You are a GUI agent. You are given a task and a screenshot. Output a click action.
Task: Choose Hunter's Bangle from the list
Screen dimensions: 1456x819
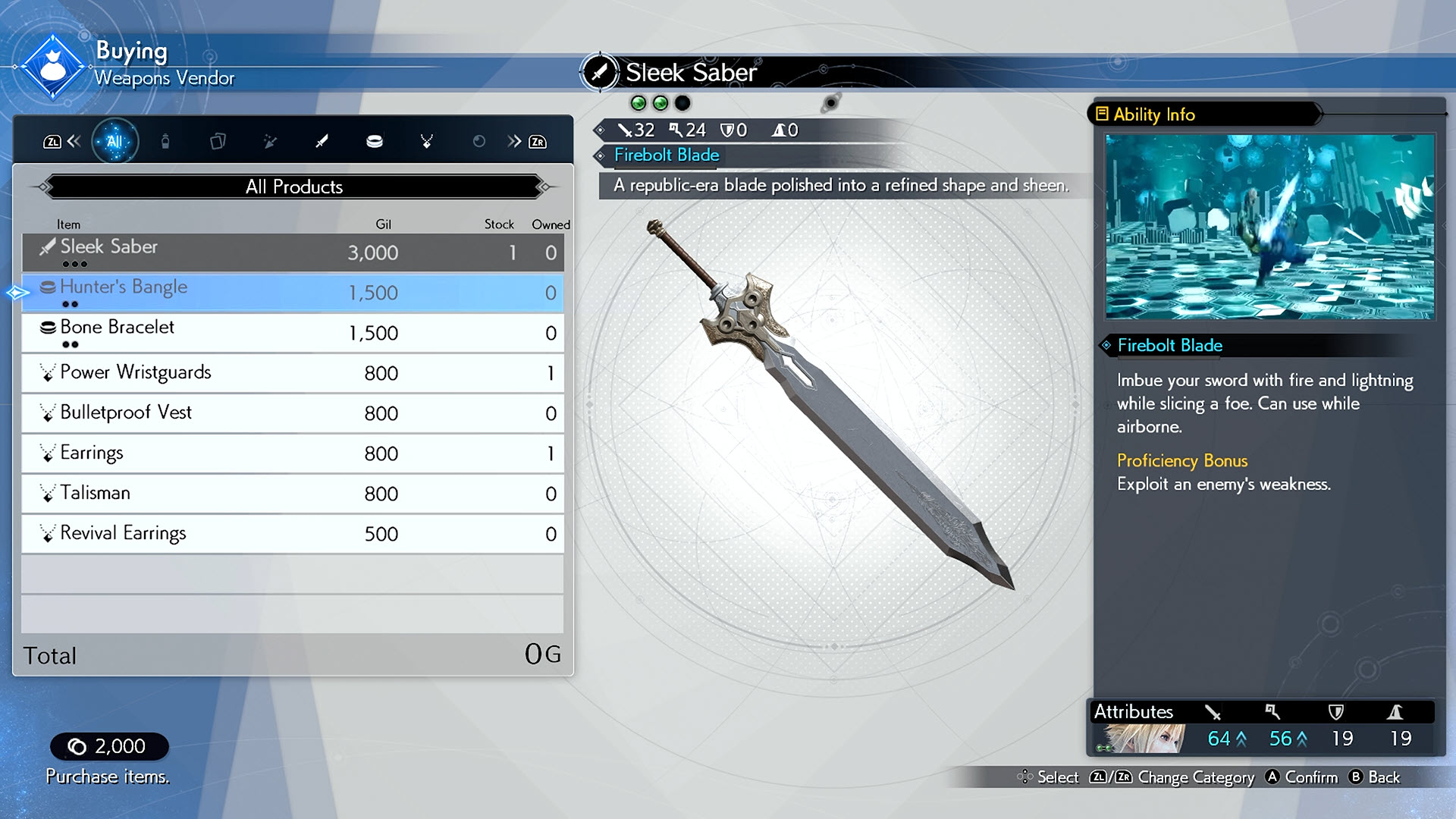pos(293,292)
